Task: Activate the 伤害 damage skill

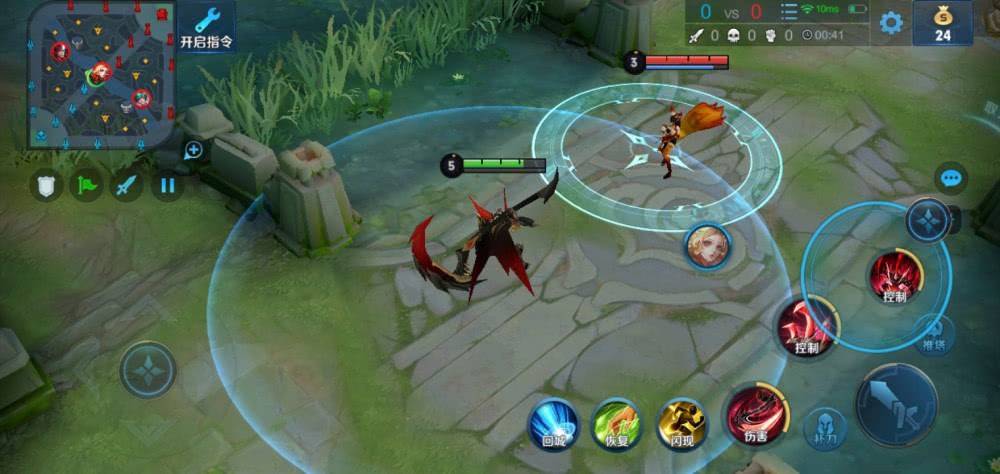Action: [x=757, y=413]
